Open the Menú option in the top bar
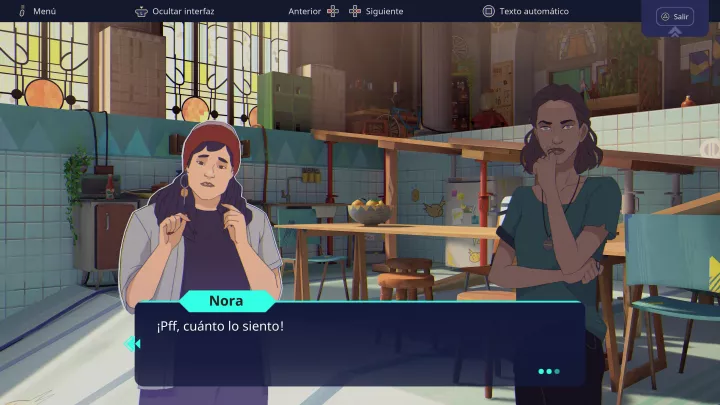Image resolution: width=720 pixels, height=405 pixels. [x=36, y=12]
